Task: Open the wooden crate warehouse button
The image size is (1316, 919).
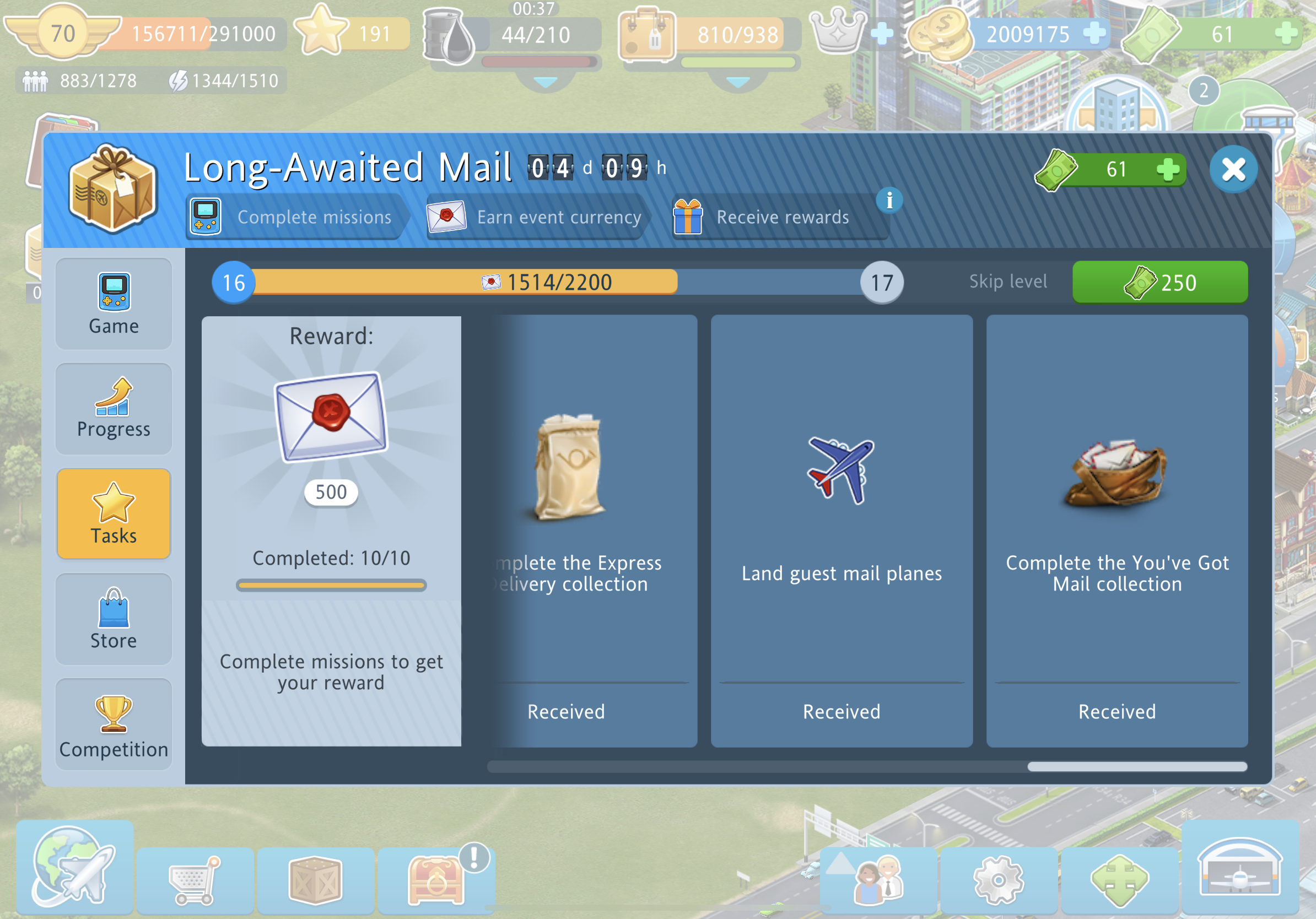Action: click(316, 880)
